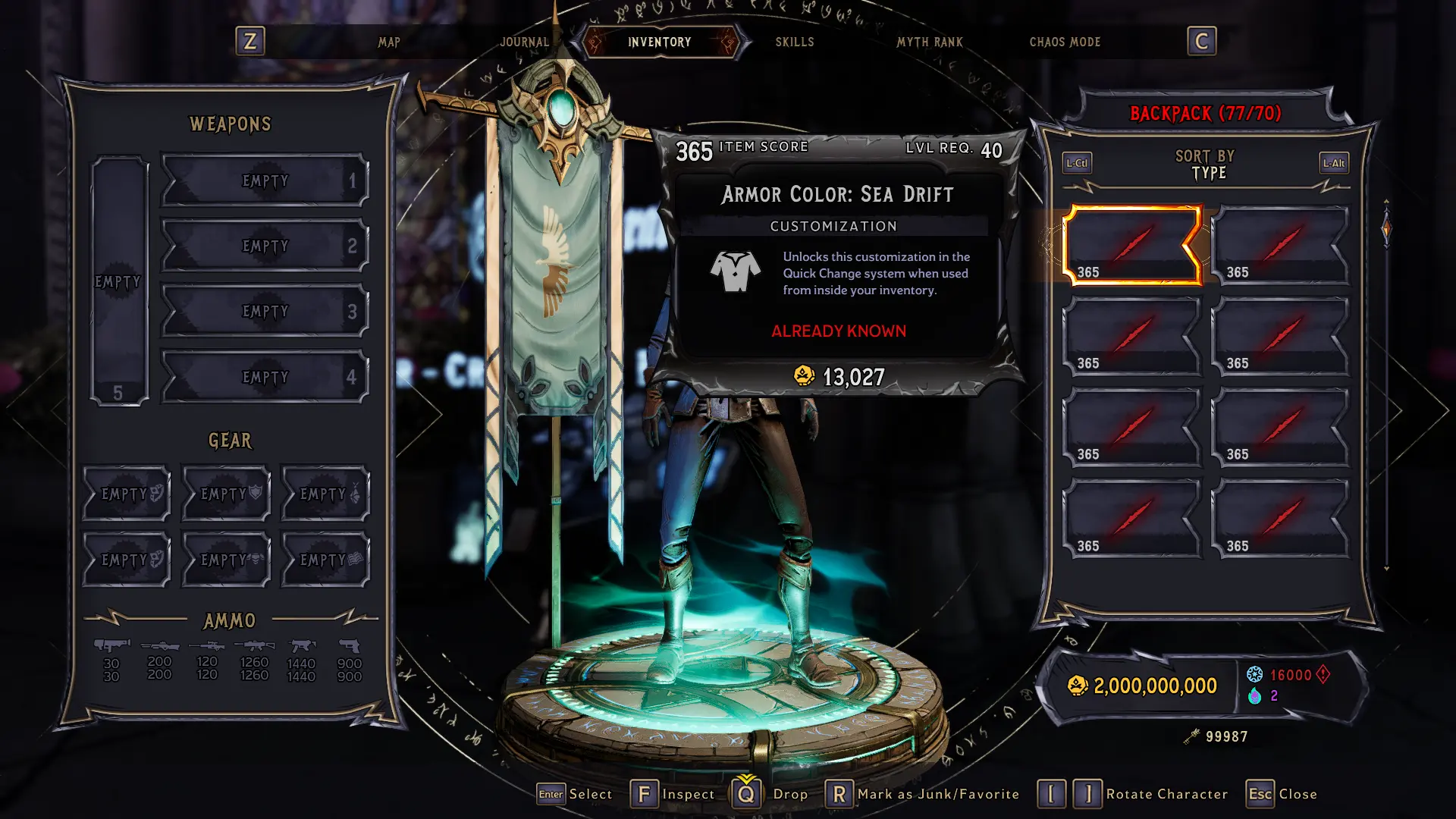The width and height of the screenshot is (1456, 819).
Task: Pick empty weapon slot number 4
Action: [265, 377]
